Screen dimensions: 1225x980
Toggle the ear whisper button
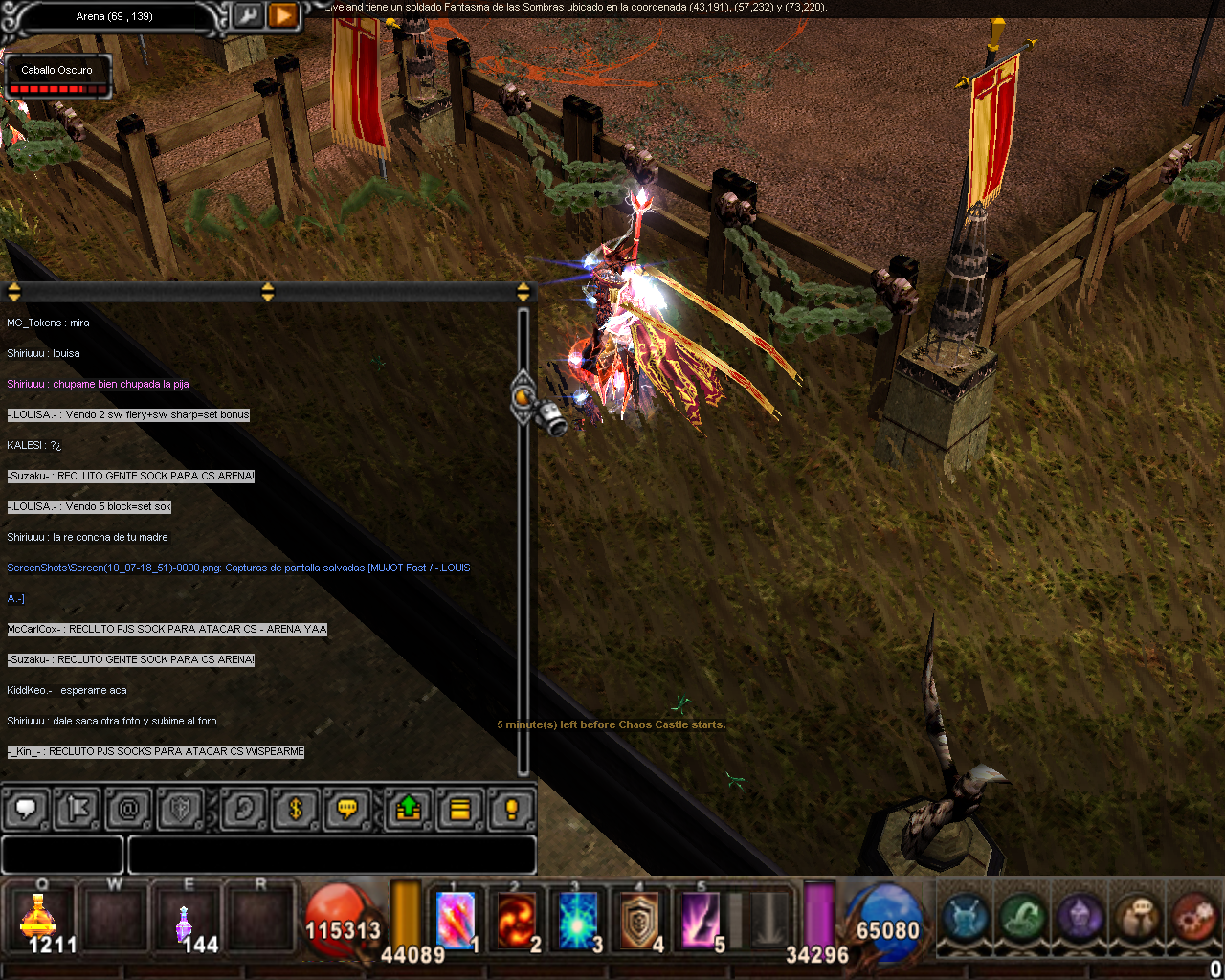[x=244, y=810]
